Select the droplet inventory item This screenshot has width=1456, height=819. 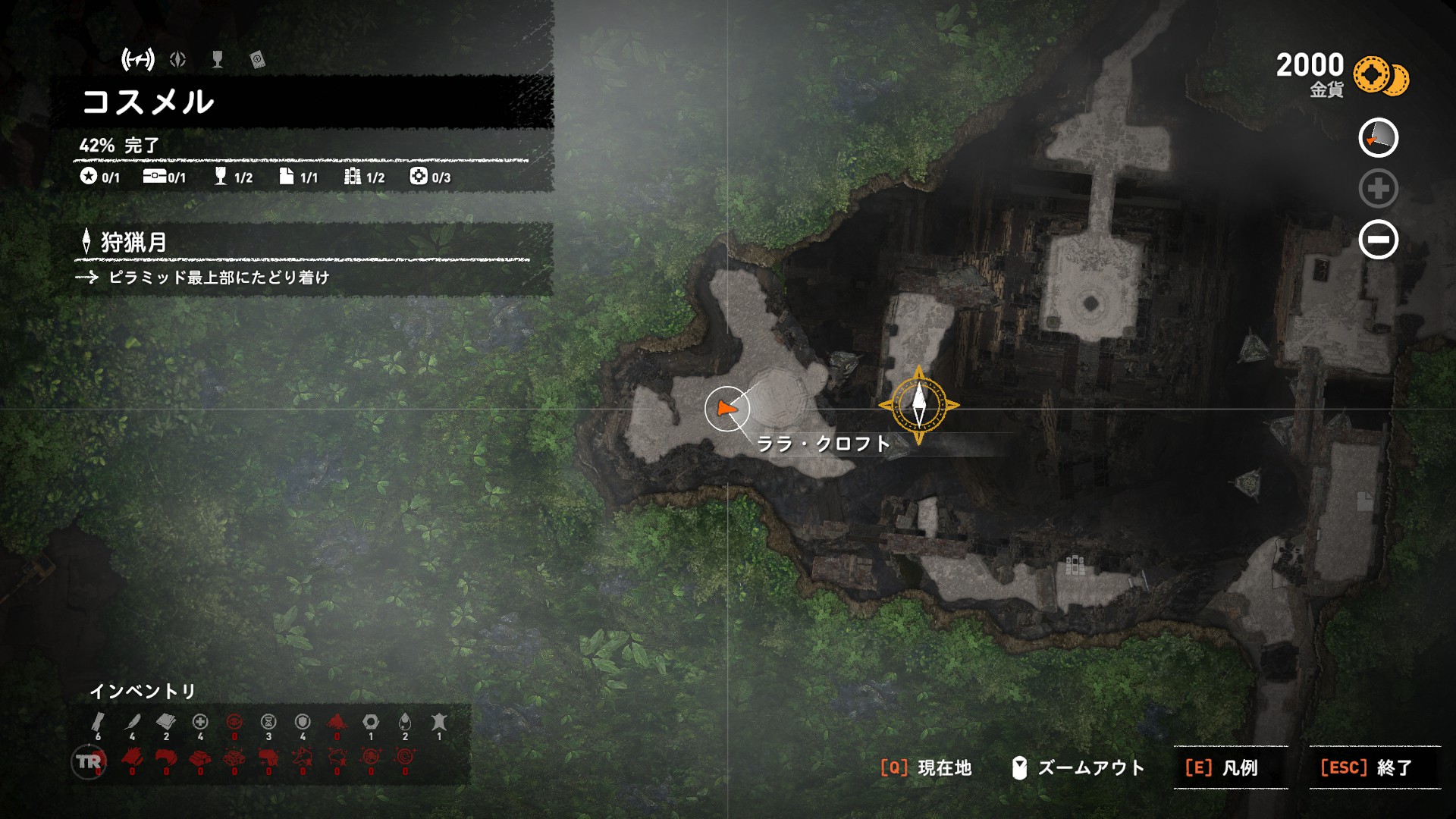(x=405, y=722)
